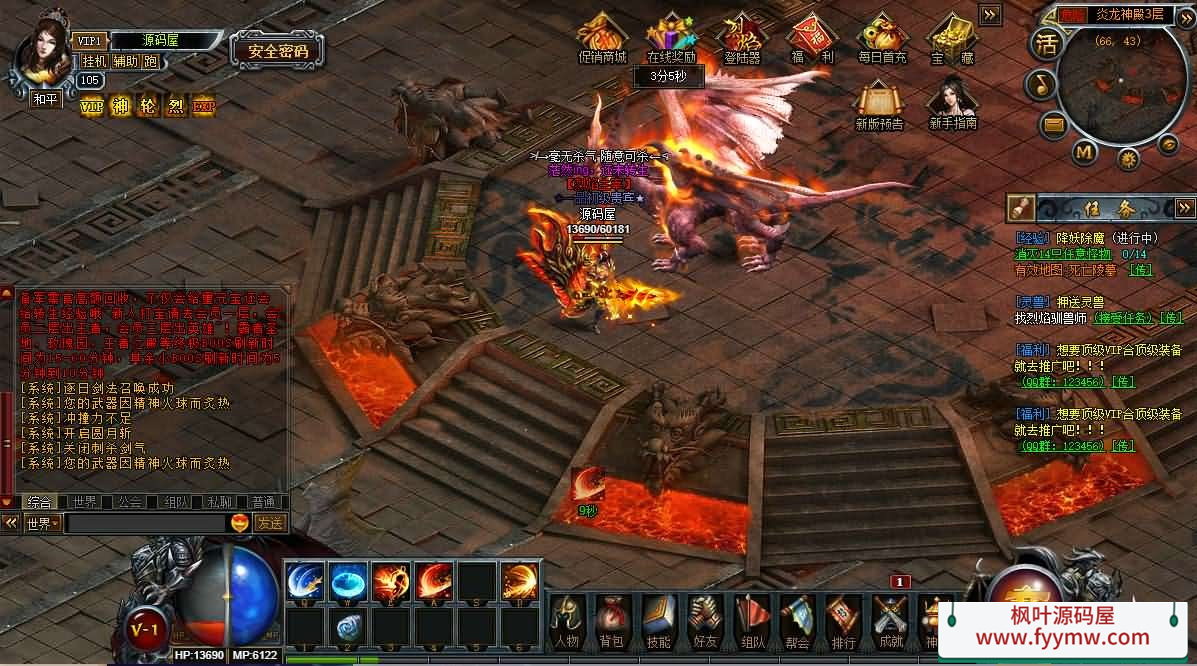Open the 排行 ranking board
This screenshot has height=666, width=1197.
843,620
